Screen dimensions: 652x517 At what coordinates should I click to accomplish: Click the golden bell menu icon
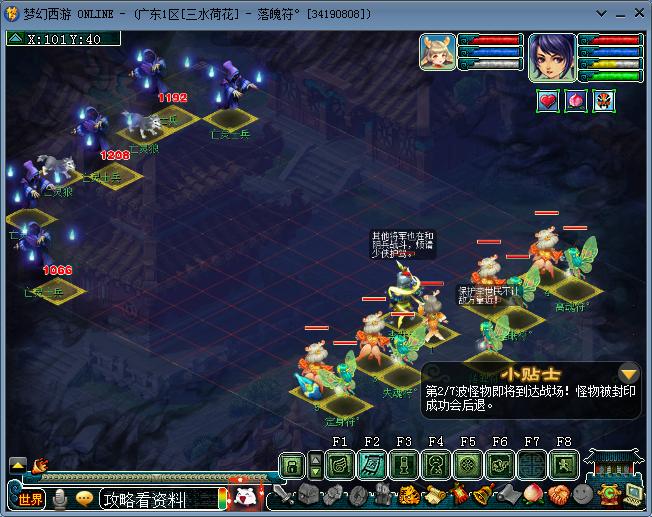[x=483, y=494]
